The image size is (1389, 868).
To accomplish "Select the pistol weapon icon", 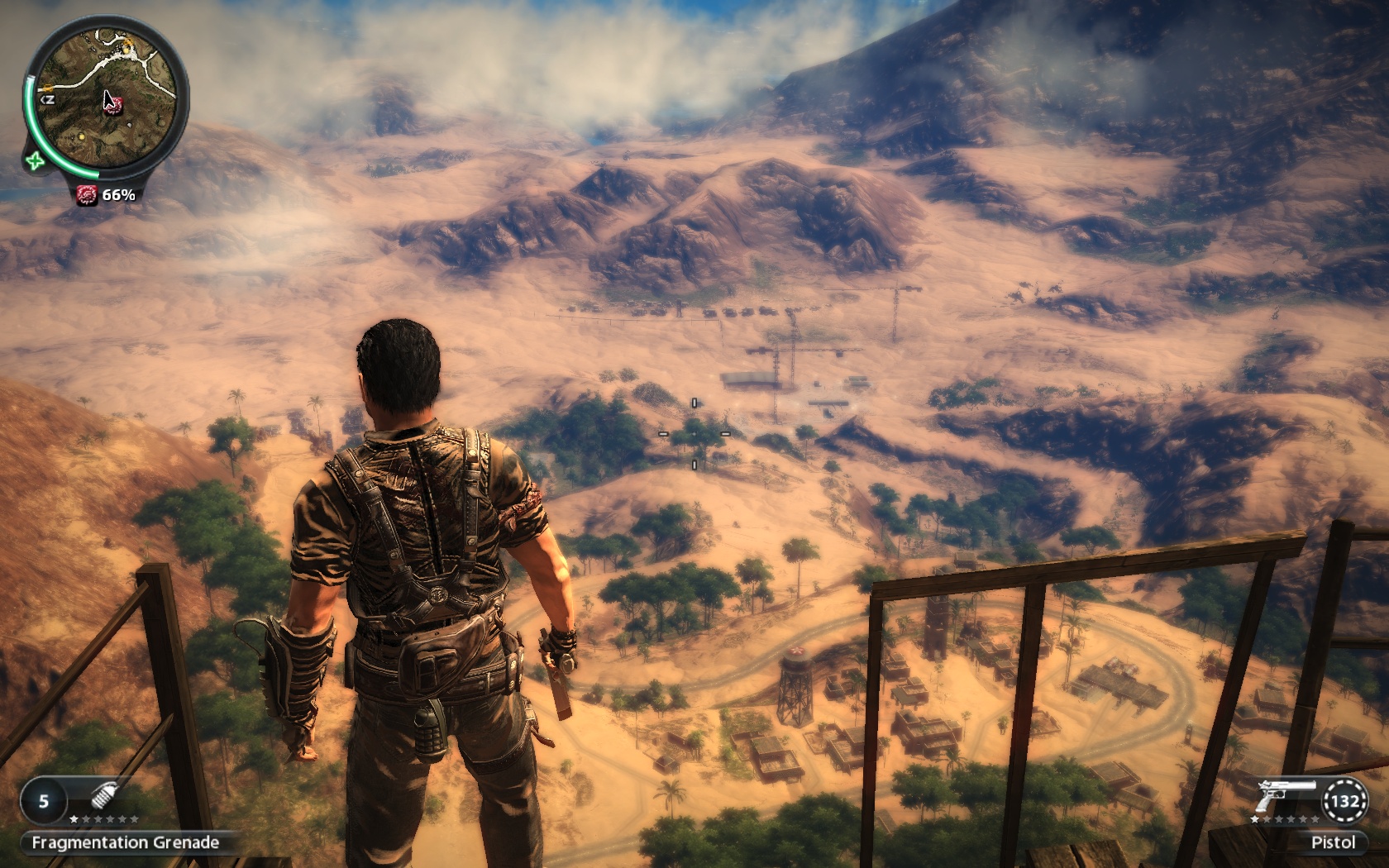I will [1286, 796].
